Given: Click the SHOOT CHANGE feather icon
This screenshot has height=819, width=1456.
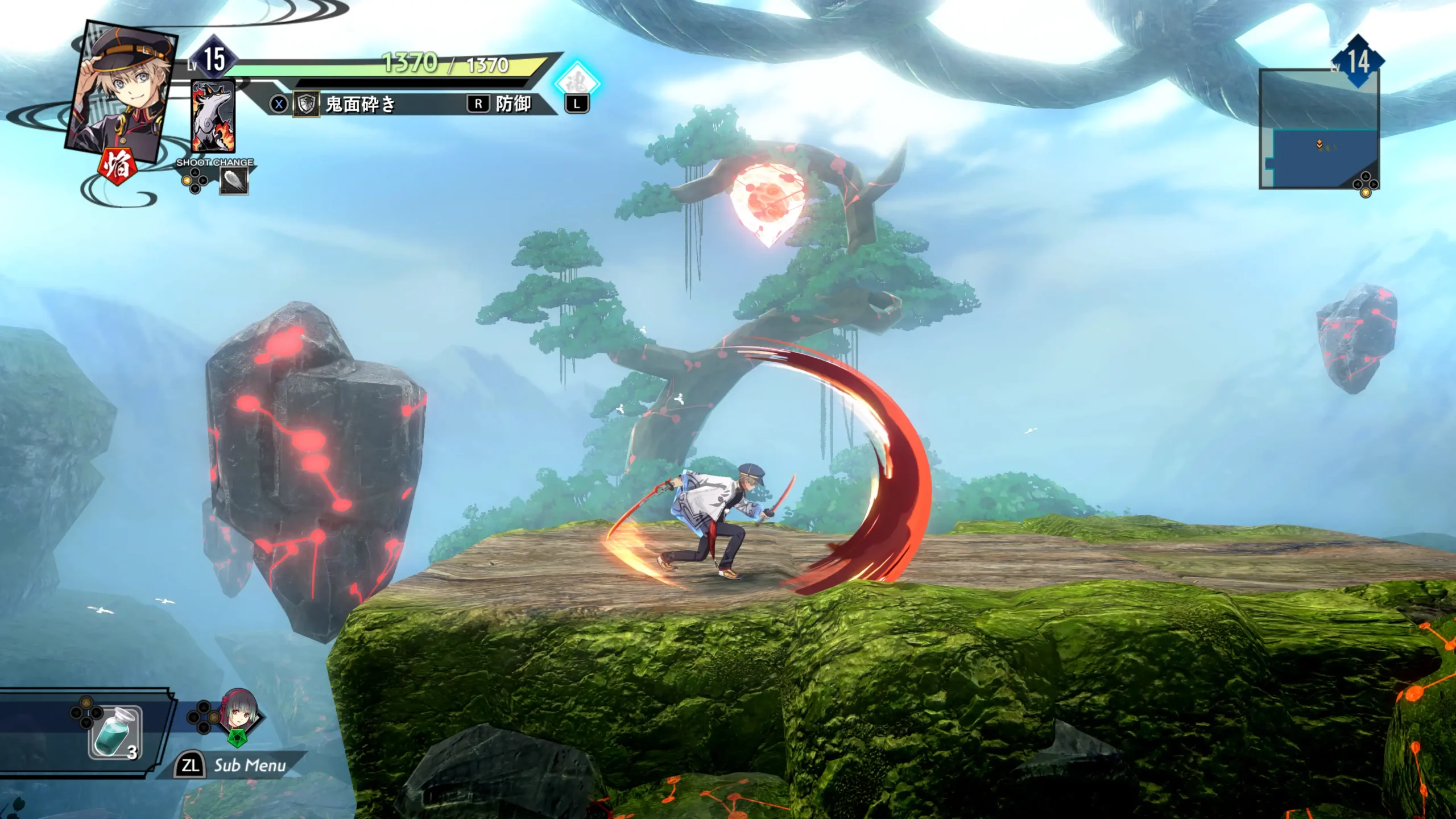Looking at the screenshot, I should point(234,181).
